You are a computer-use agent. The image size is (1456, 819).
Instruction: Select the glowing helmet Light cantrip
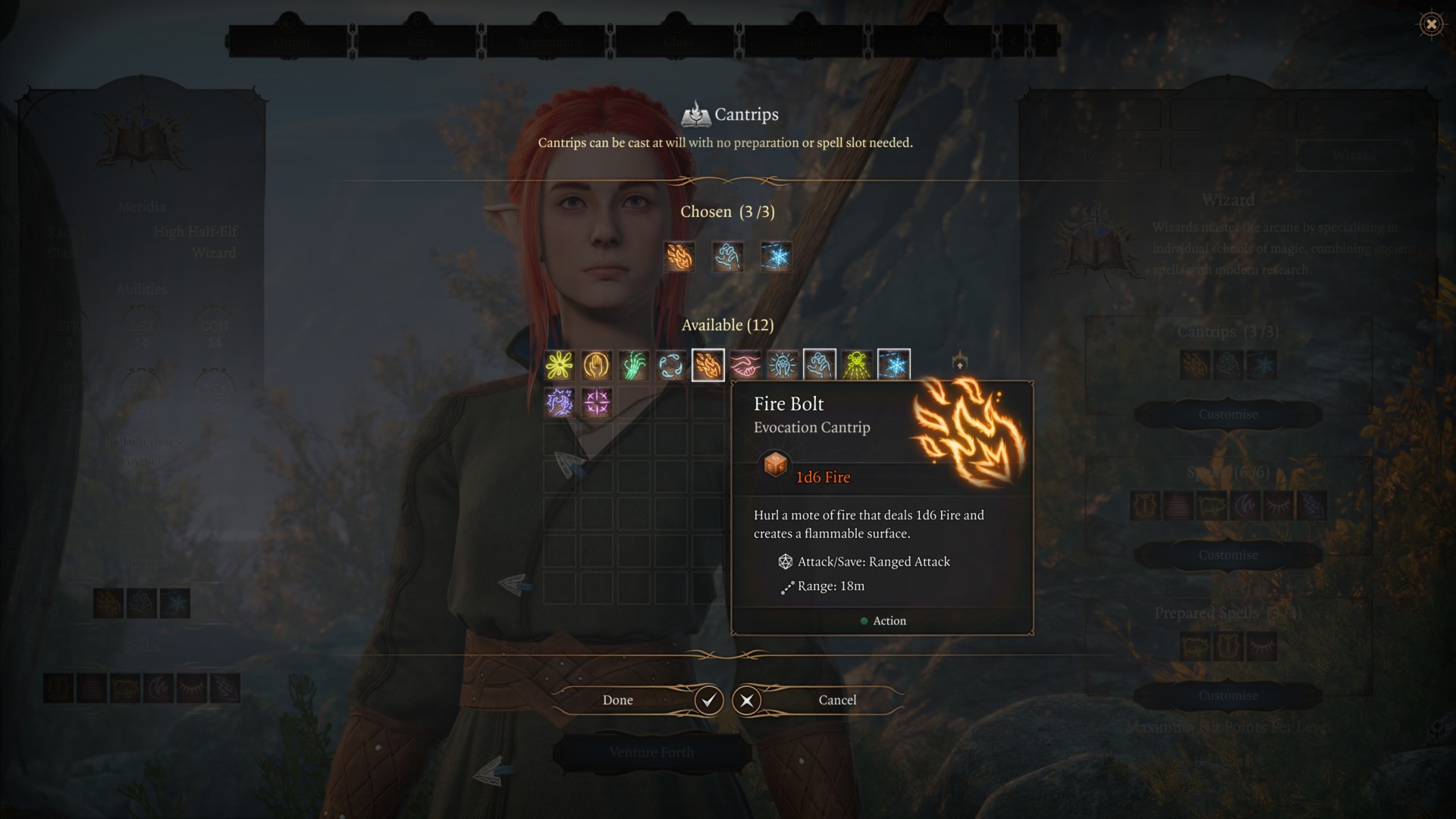[x=783, y=366]
